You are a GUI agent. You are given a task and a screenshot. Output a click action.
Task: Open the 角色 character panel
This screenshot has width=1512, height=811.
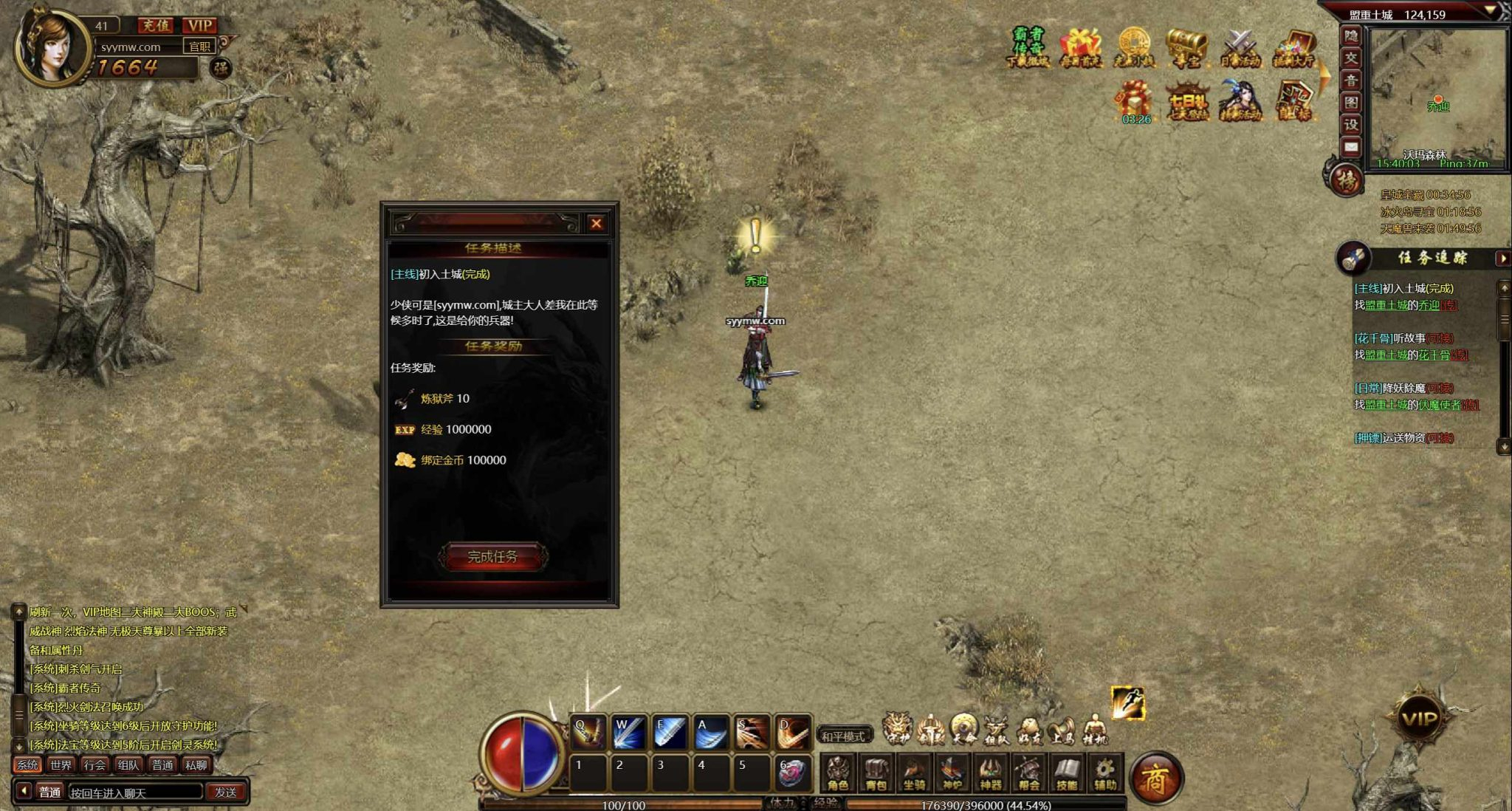point(838,773)
